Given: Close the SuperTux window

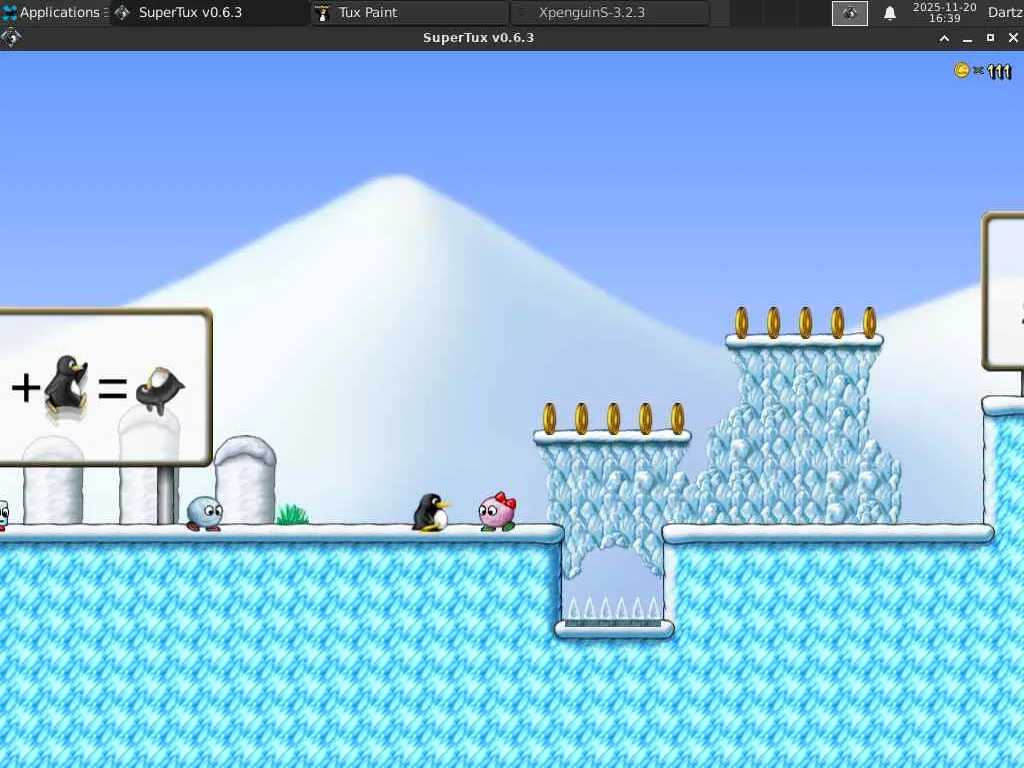Looking at the screenshot, I should pyautogui.click(x=1013, y=38).
